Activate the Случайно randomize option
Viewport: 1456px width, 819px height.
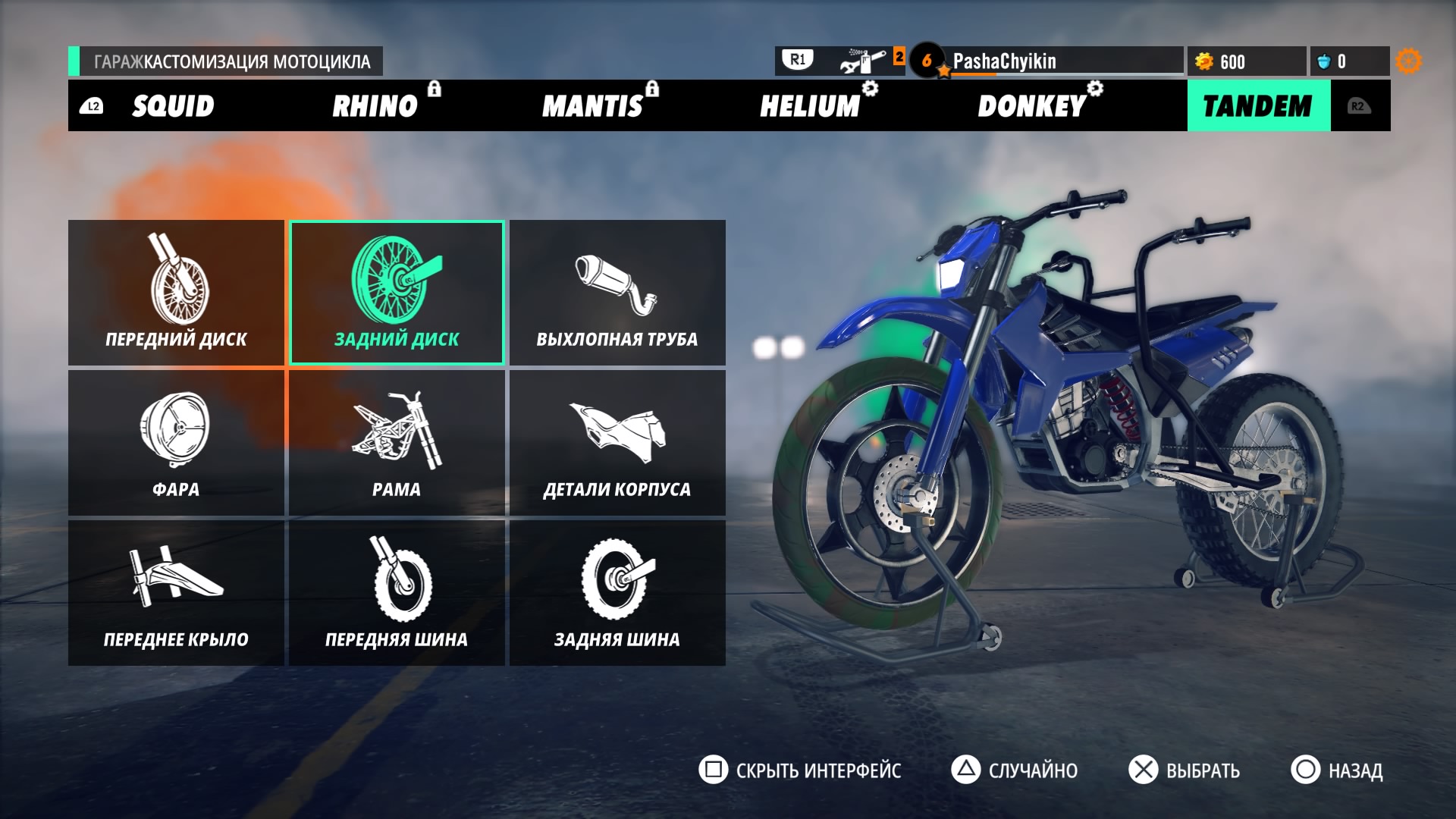1015,770
